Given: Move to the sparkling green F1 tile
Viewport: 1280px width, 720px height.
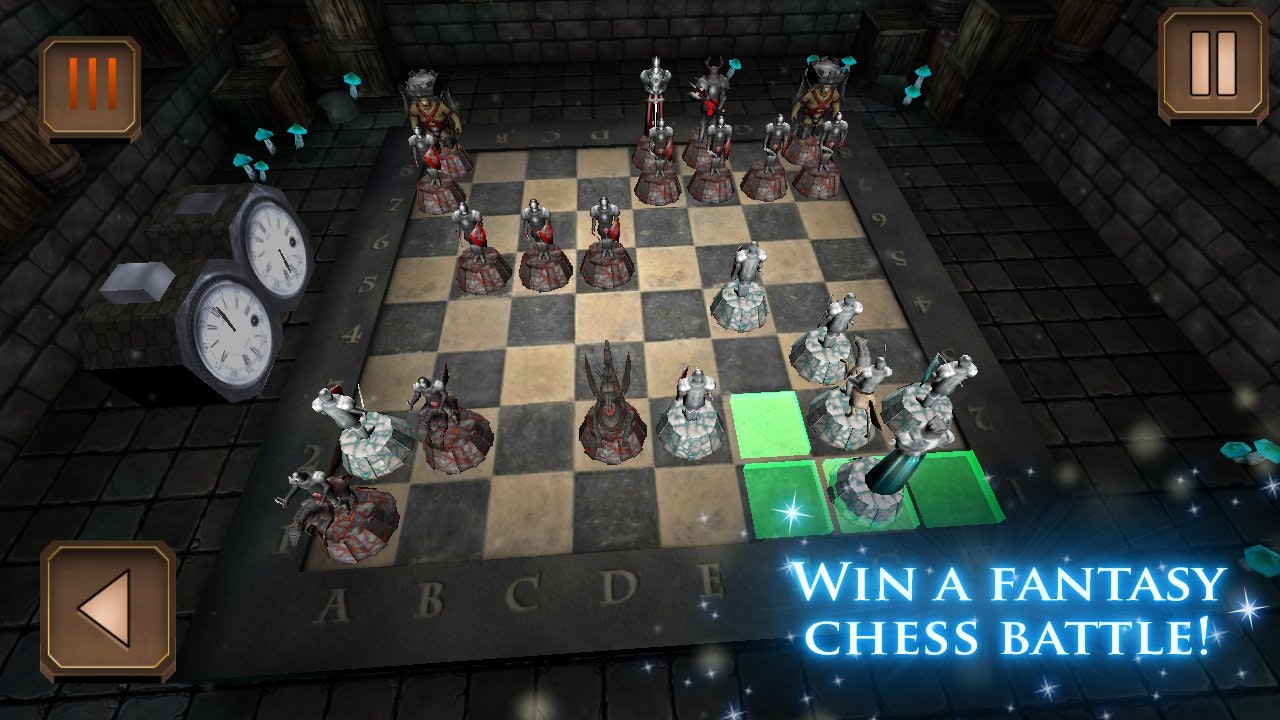Looking at the screenshot, I should point(788,502).
